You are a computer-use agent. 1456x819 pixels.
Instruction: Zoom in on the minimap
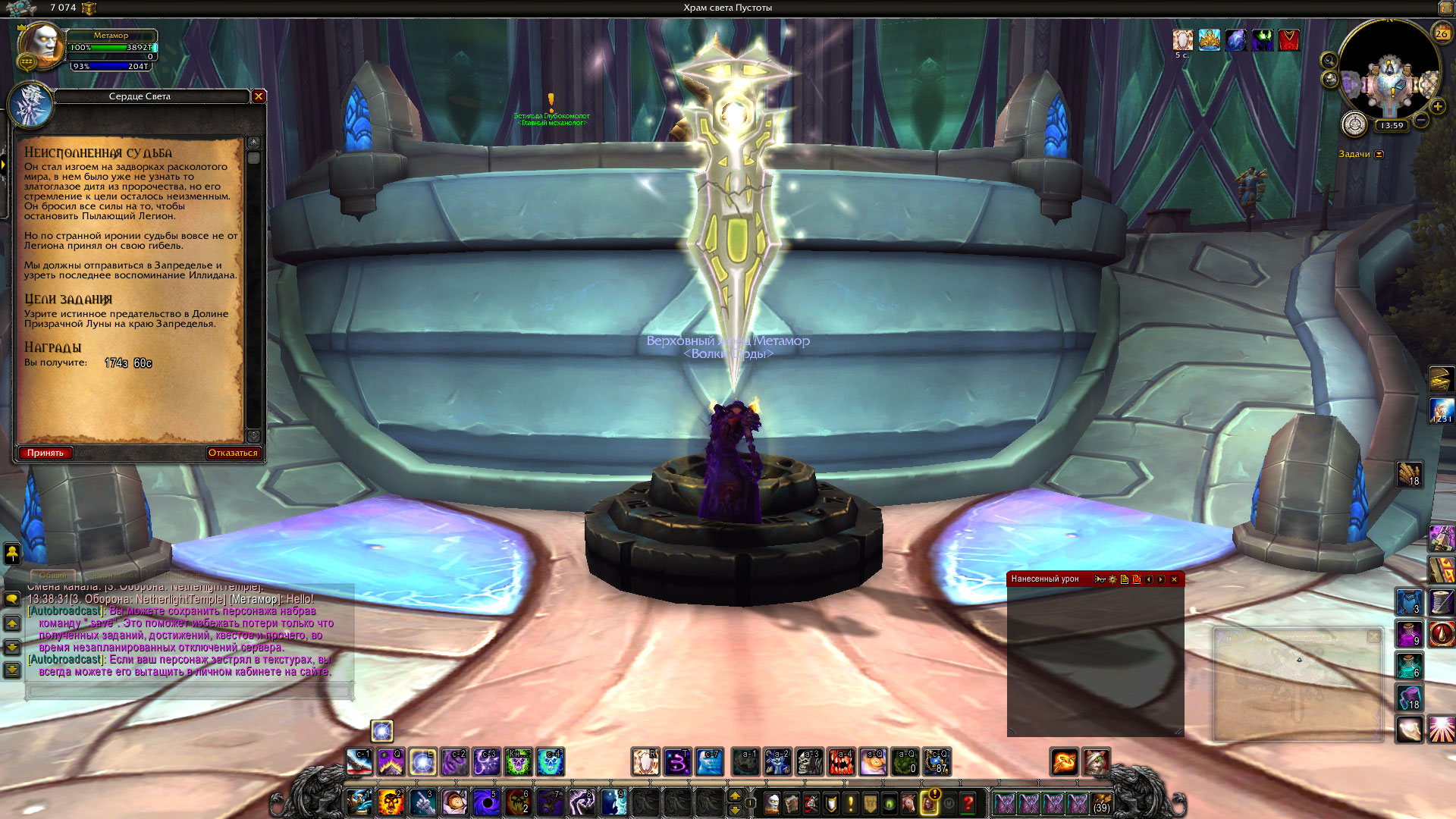(1437, 107)
